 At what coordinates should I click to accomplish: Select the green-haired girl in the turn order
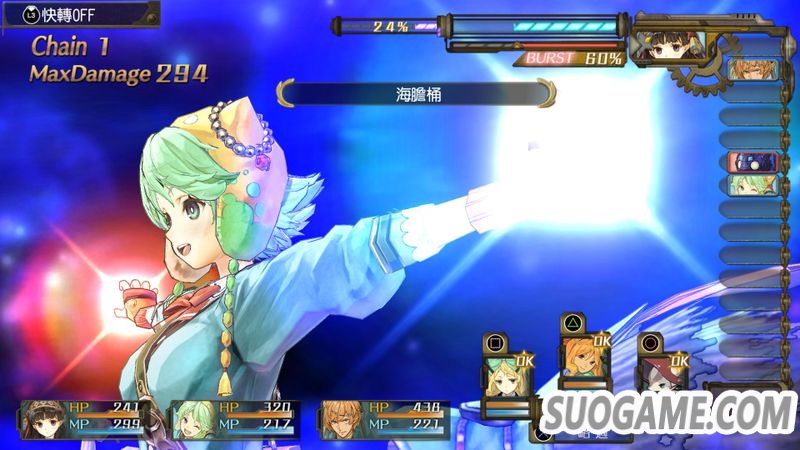(745, 185)
